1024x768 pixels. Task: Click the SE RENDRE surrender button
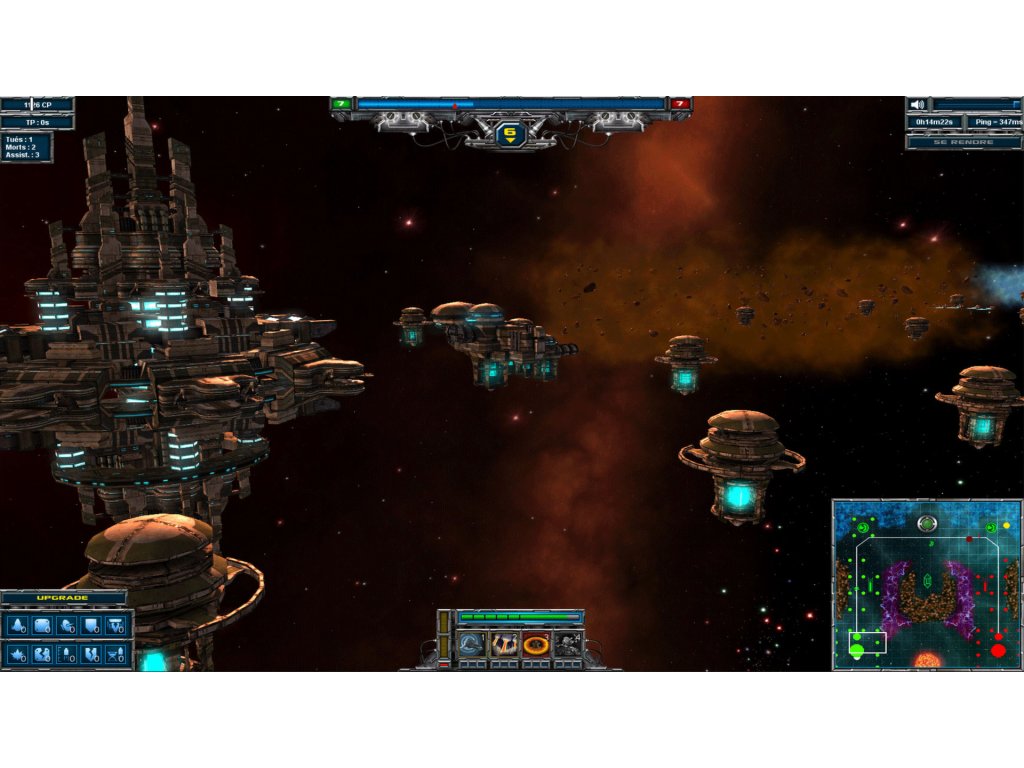[x=963, y=142]
